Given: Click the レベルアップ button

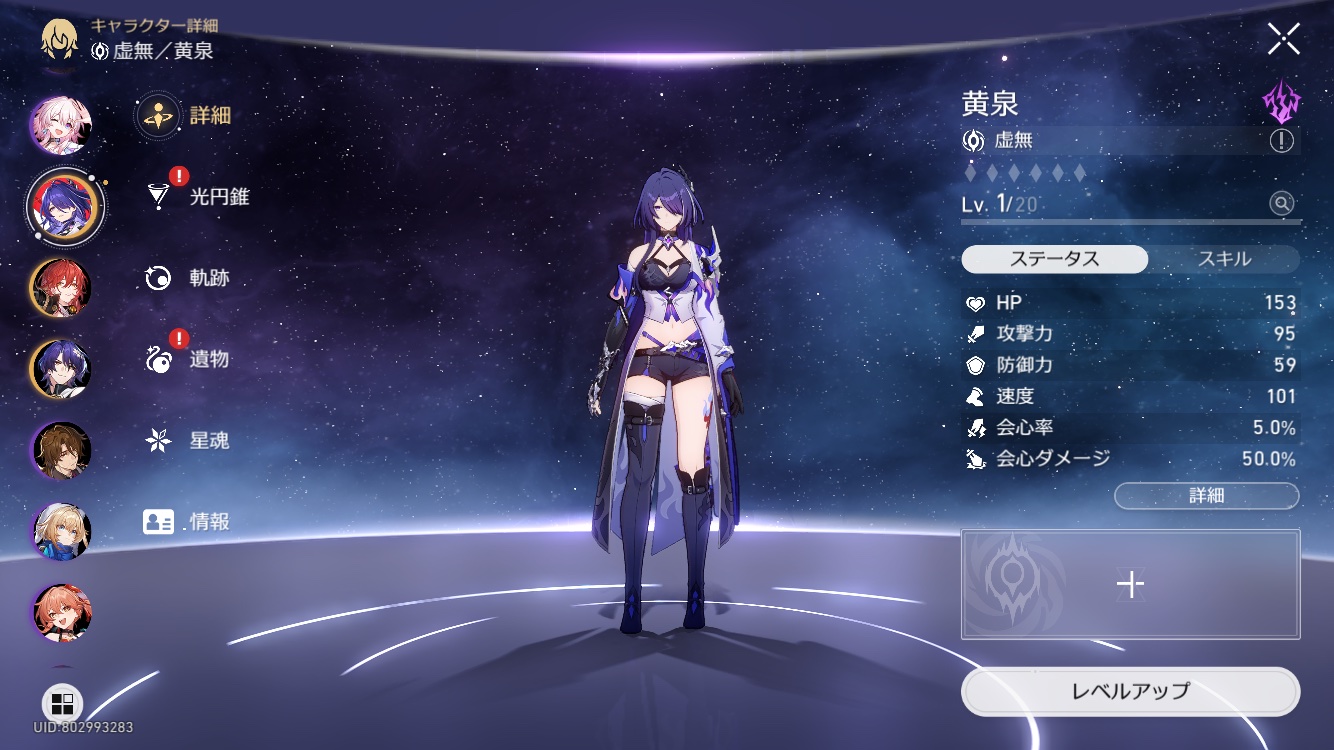Looking at the screenshot, I should pyautogui.click(x=1130, y=691).
